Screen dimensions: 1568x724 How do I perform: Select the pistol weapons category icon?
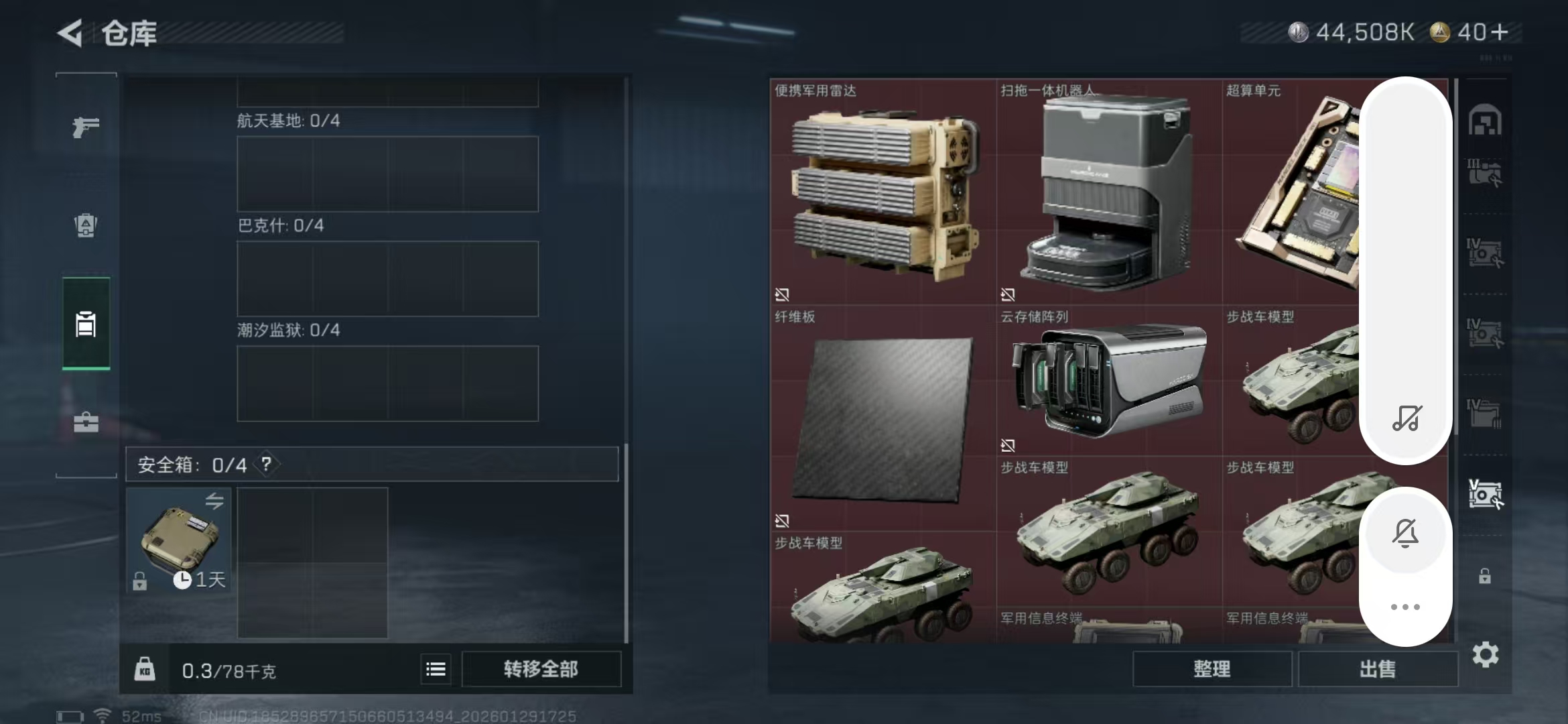[86, 126]
